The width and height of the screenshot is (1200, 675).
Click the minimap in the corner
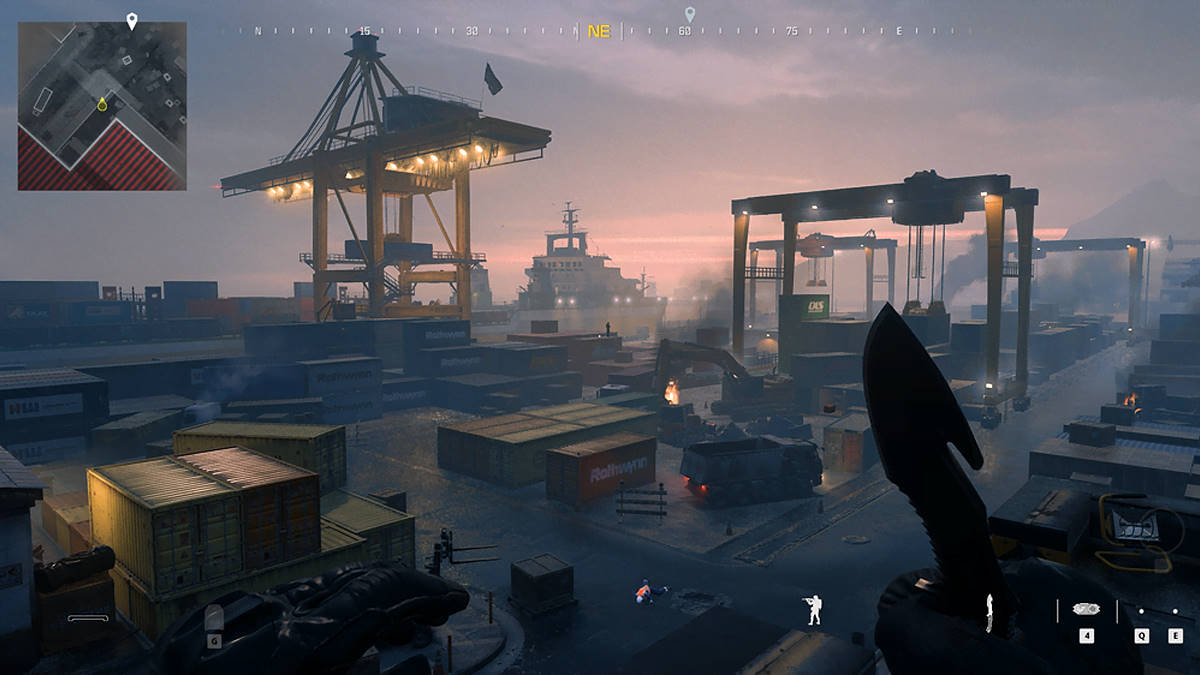[x=102, y=106]
